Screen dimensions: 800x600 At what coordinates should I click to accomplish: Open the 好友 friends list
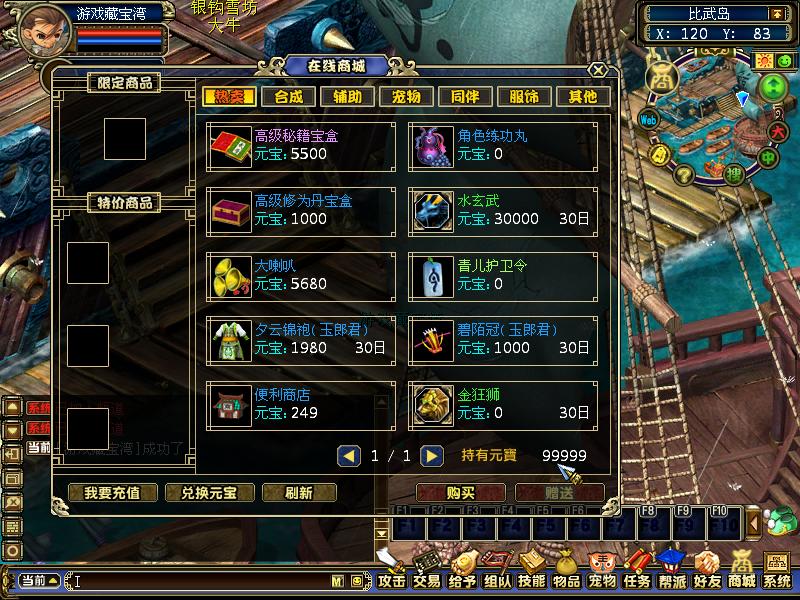tap(707, 570)
